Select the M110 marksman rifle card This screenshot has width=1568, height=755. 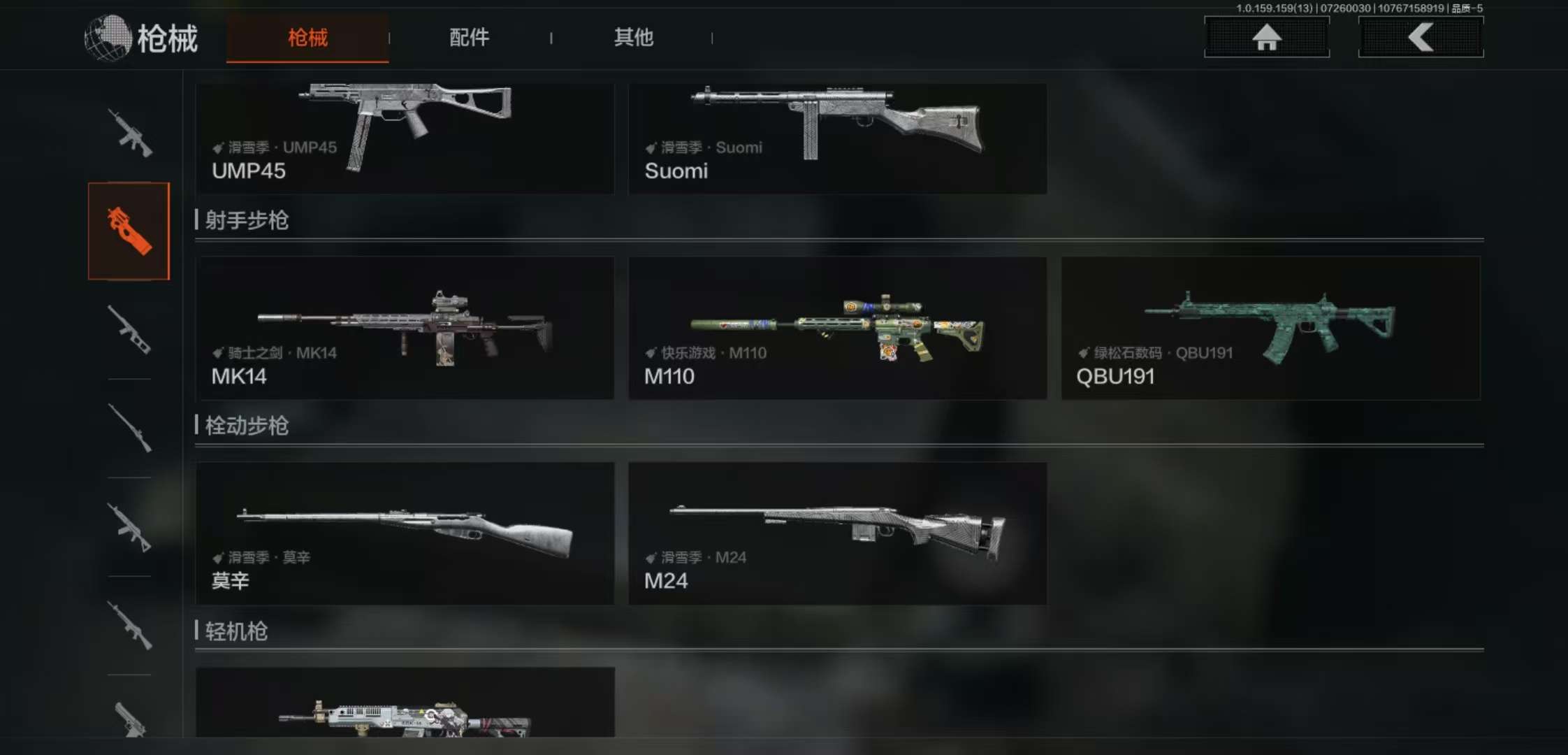(x=837, y=328)
